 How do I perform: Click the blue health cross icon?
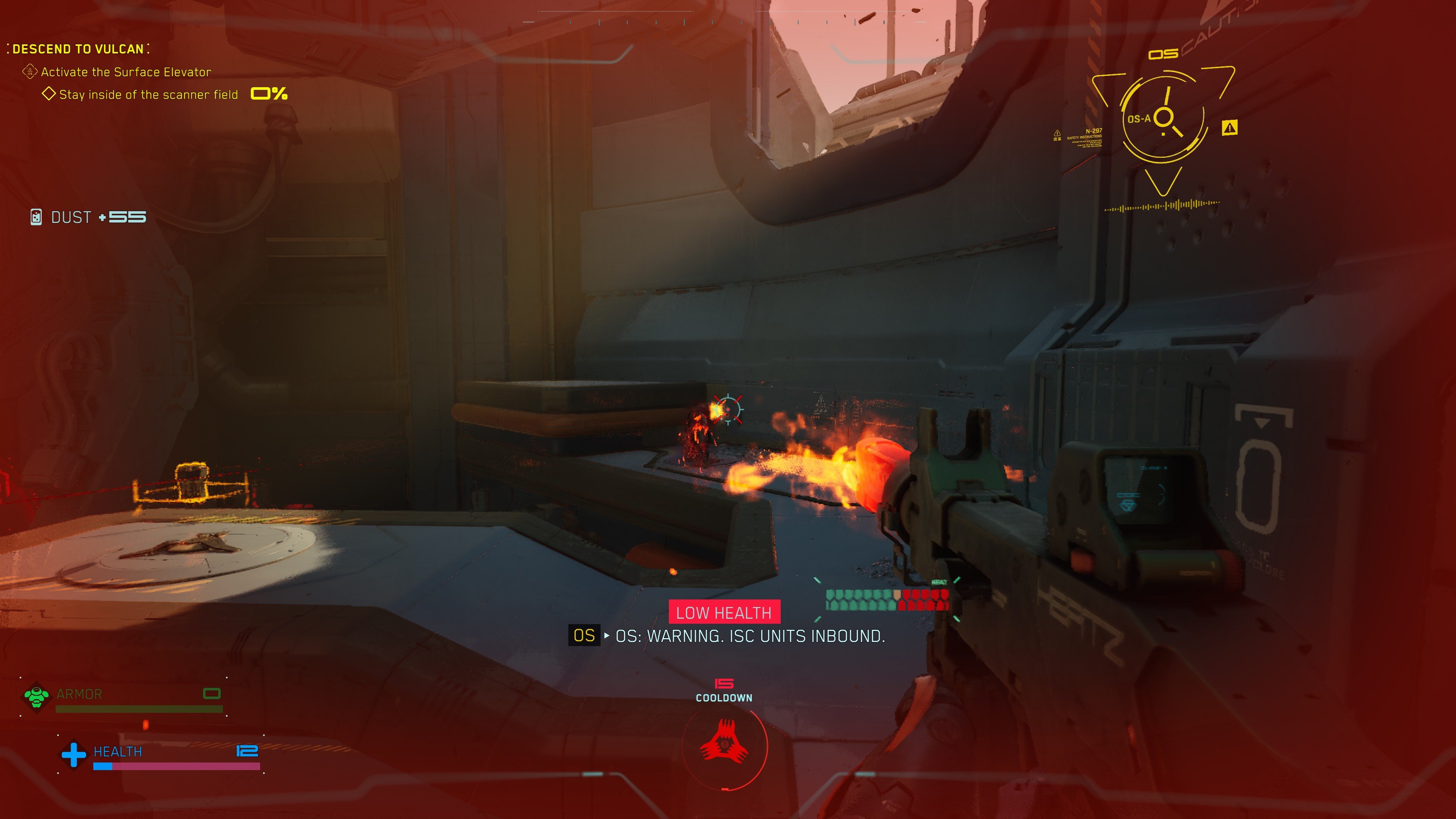[x=74, y=755]
